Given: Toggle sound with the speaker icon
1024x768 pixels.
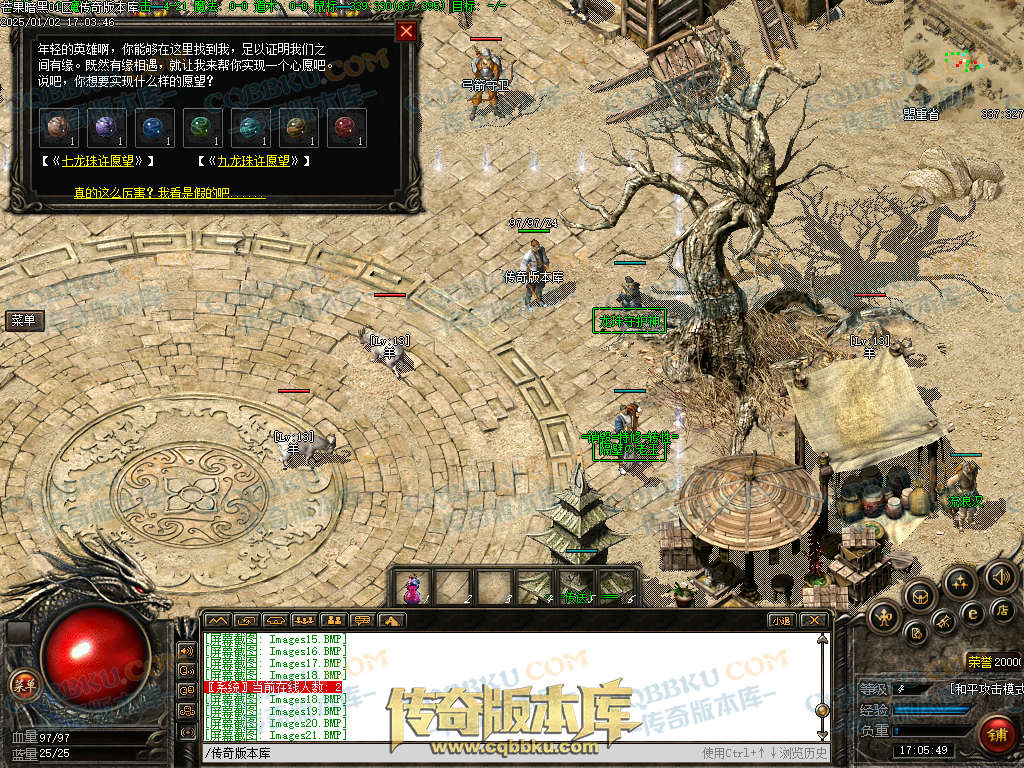Looking at the screenshot, I should point(999,576).
